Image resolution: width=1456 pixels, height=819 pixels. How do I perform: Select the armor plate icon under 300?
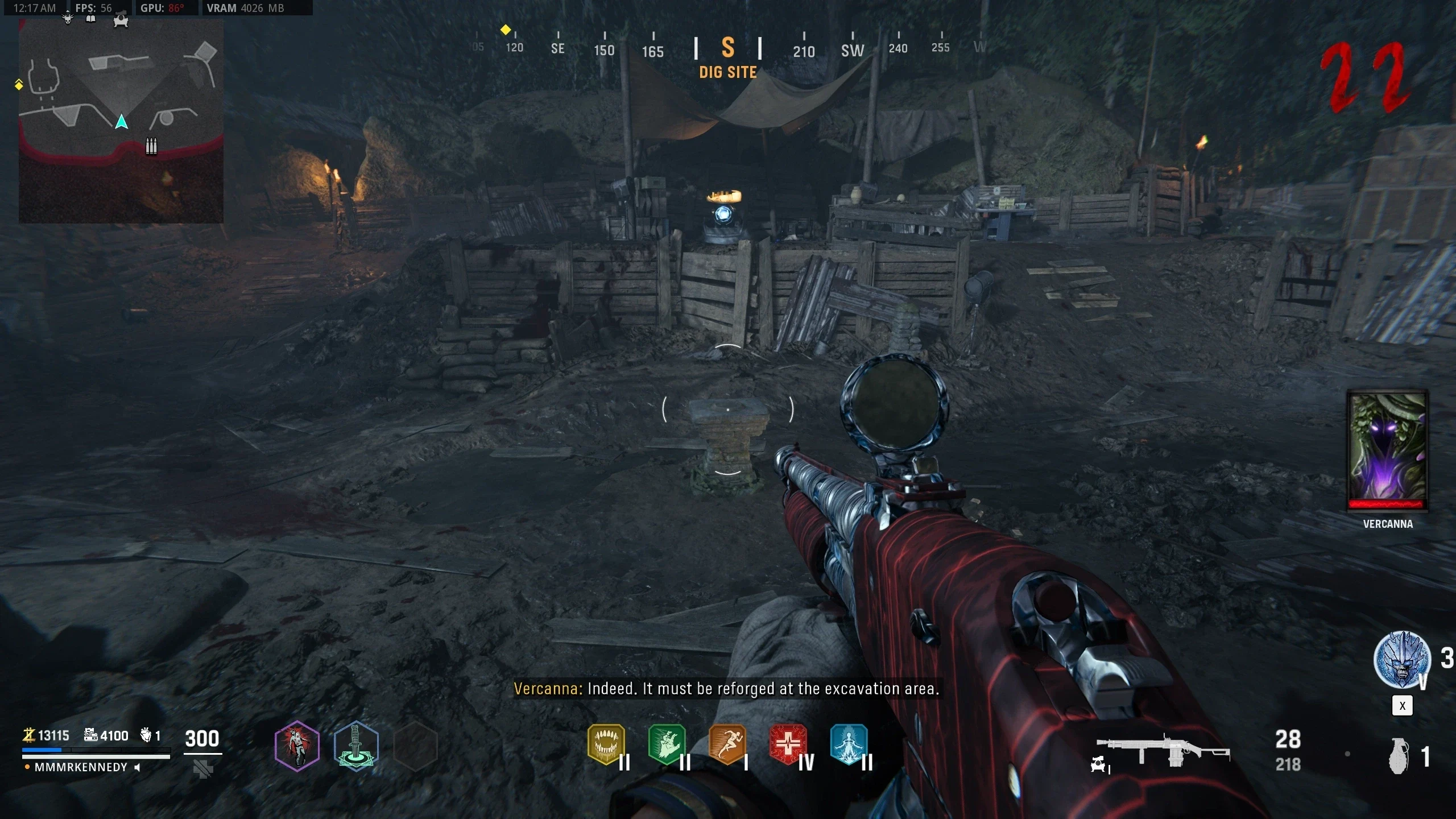(202, 770)
